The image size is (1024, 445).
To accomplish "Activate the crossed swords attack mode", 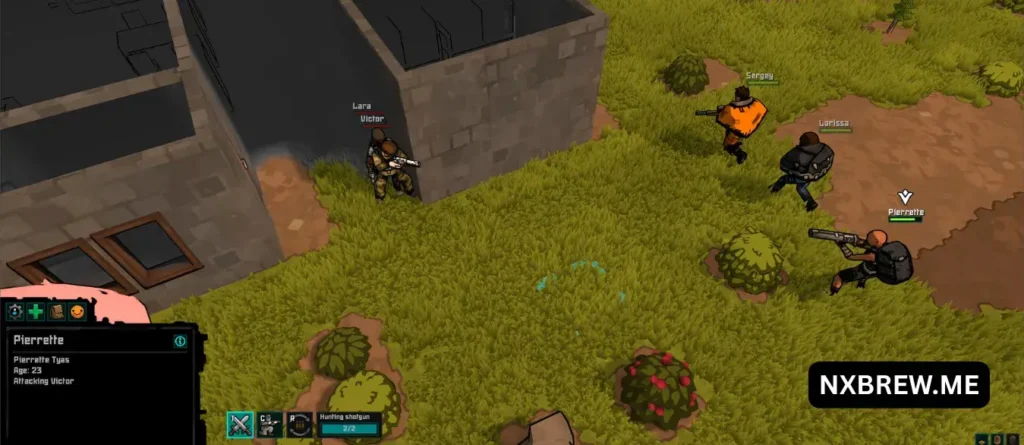I will point(240,425).
